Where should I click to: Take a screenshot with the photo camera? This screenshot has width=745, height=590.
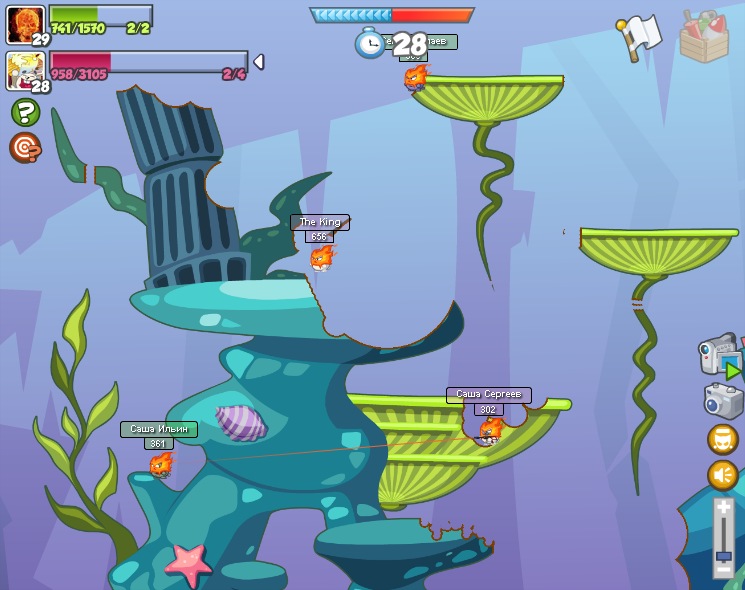(x=723, y=401)
